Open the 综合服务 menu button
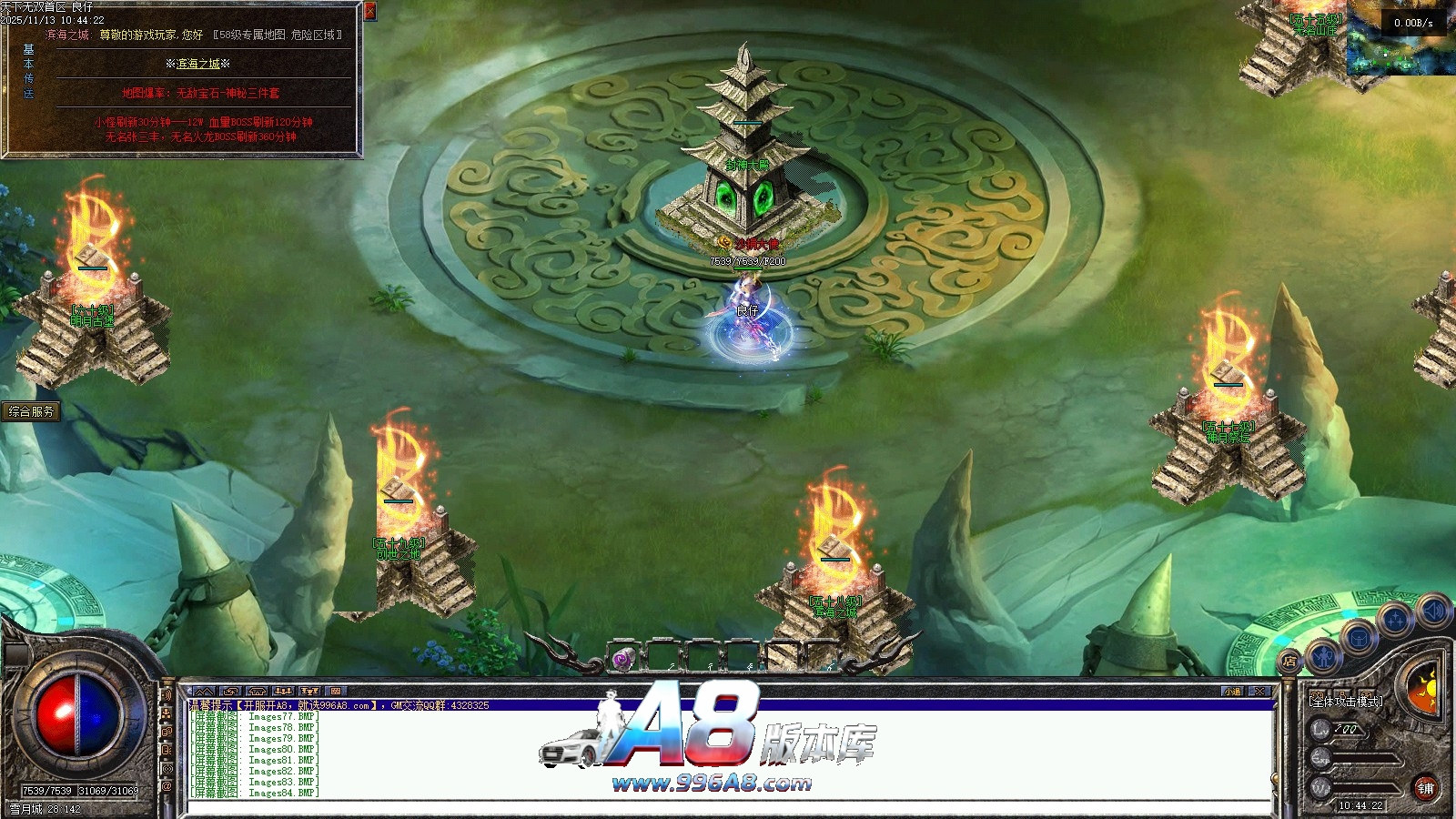The image size is (1456, 819). pyautogui.click(x=31, y=411)
